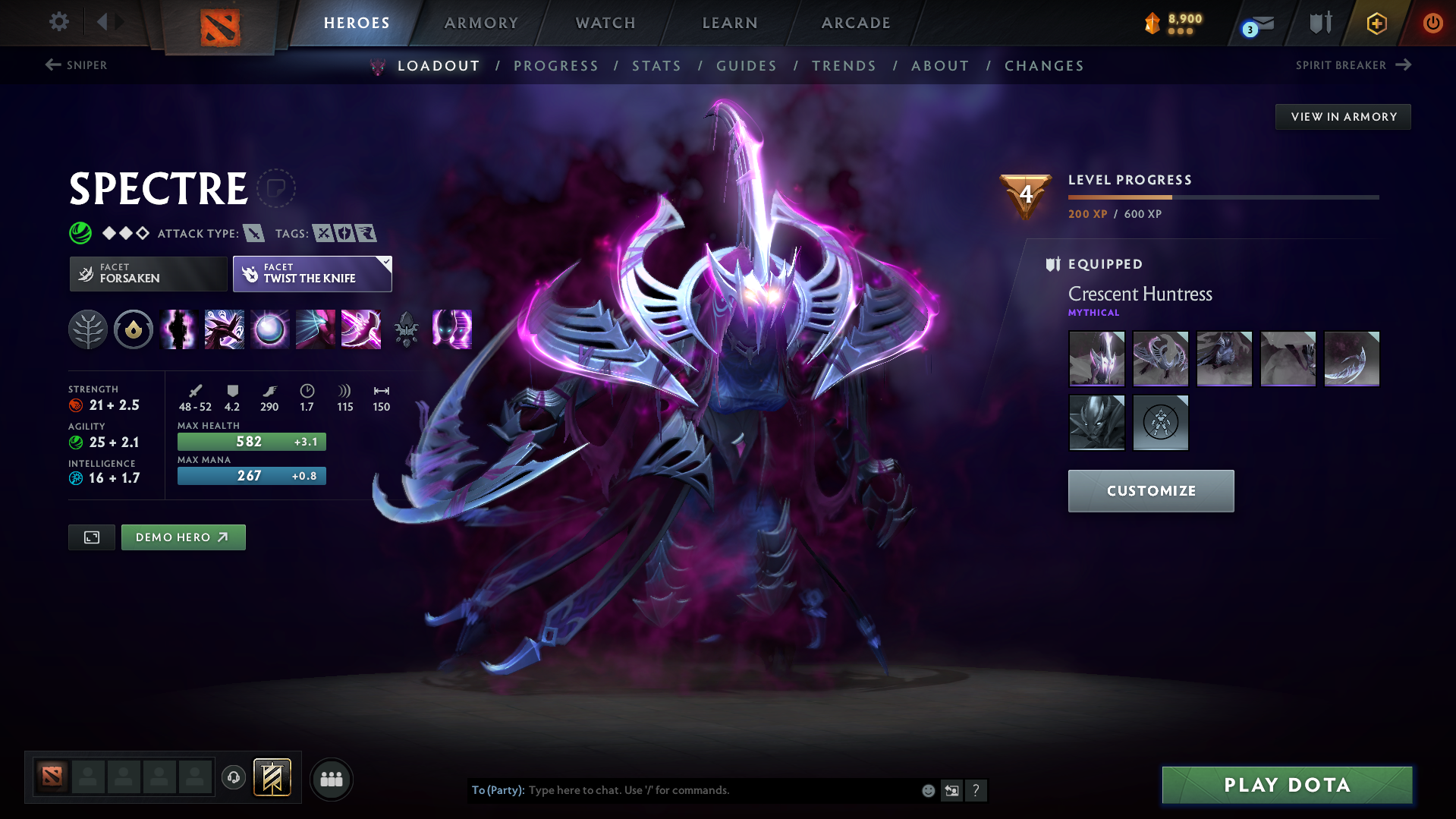
Task: Open the Armory menu item
Action: coord(481,23)
